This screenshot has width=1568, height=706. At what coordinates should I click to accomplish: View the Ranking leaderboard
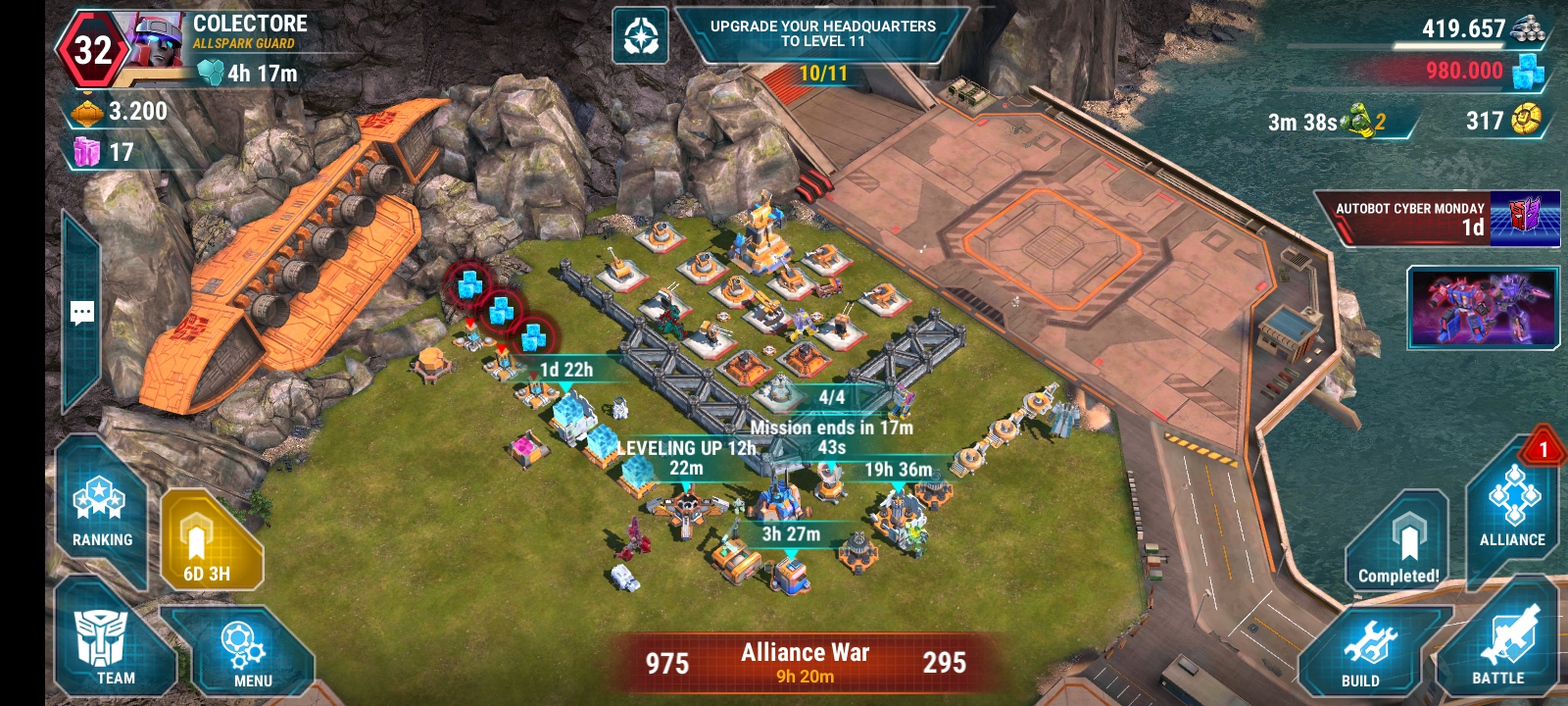click(101, 510)
